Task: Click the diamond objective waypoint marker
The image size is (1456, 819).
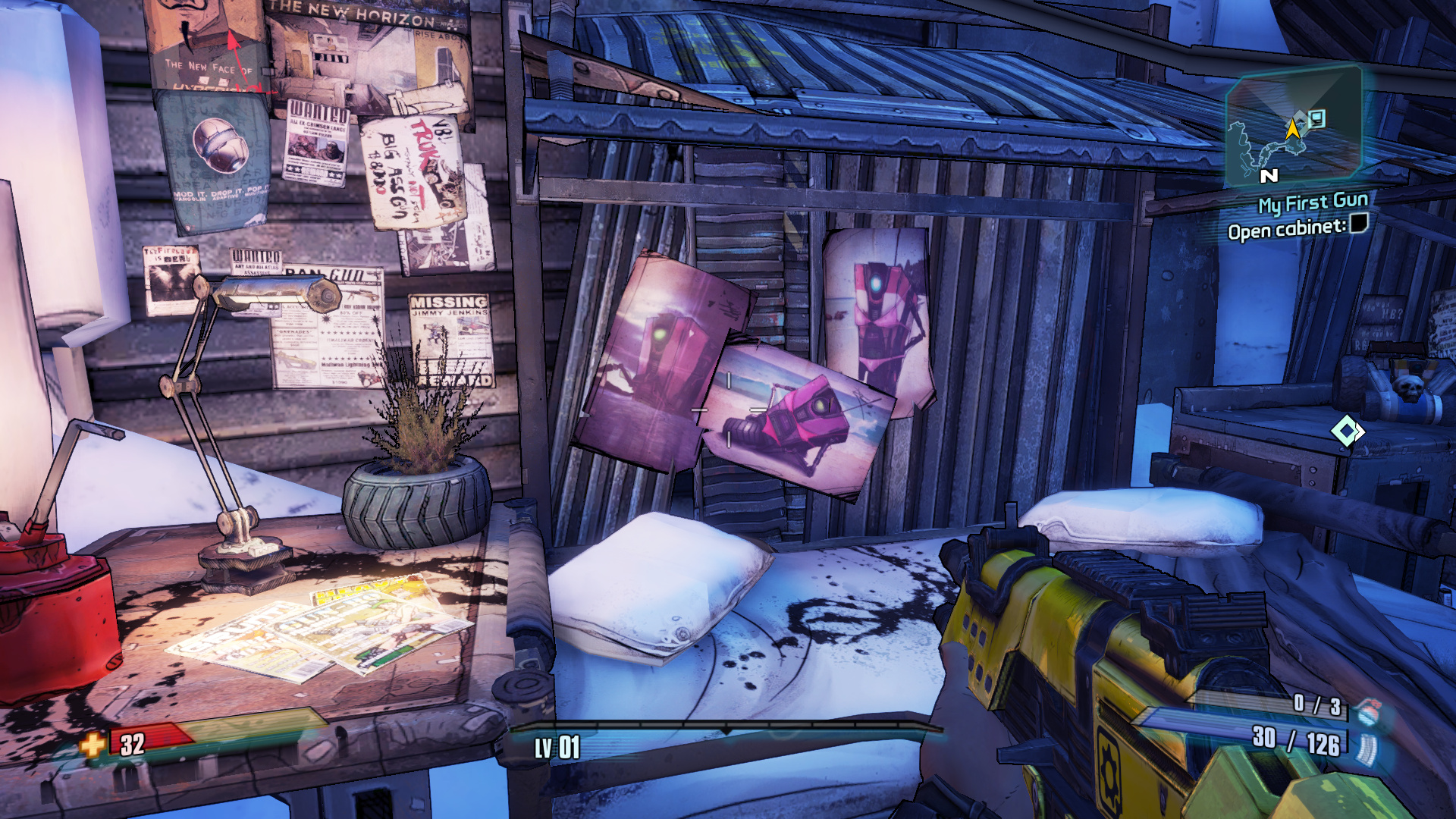Action: (x=1347, y=431)
